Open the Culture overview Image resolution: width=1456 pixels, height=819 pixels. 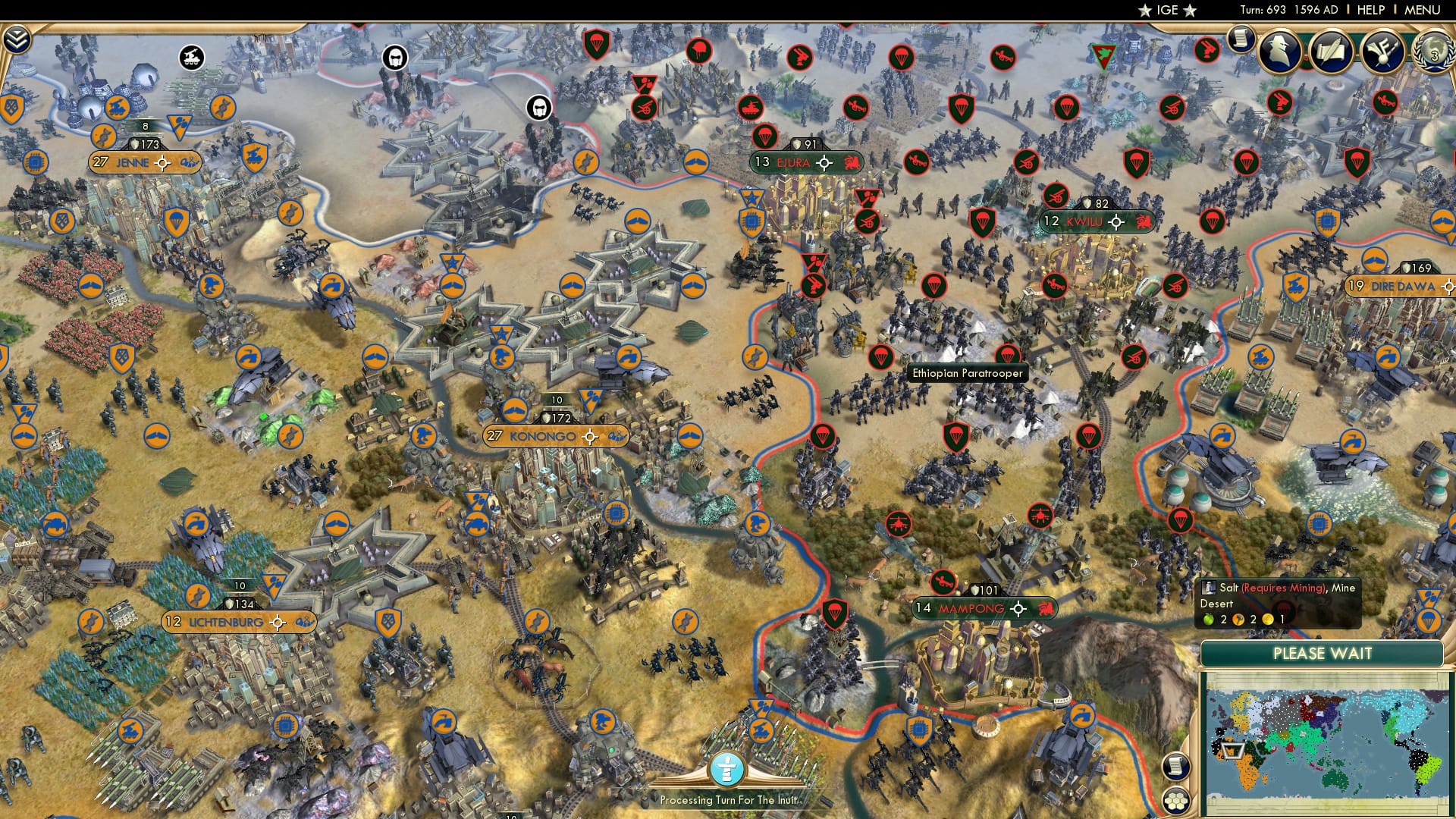[x=1384, y=51]
